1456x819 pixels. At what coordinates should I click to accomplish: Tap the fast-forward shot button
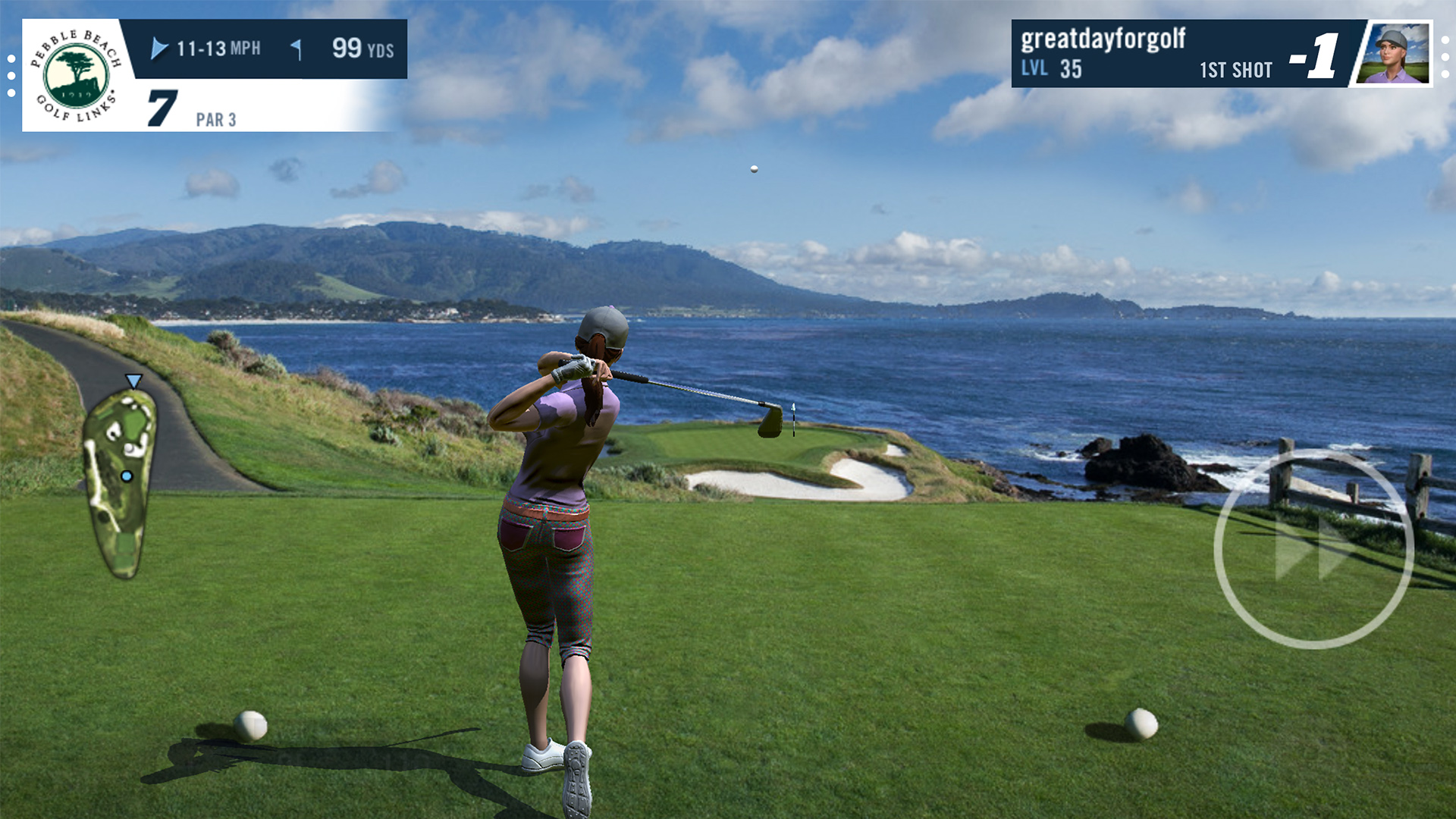1313,548
